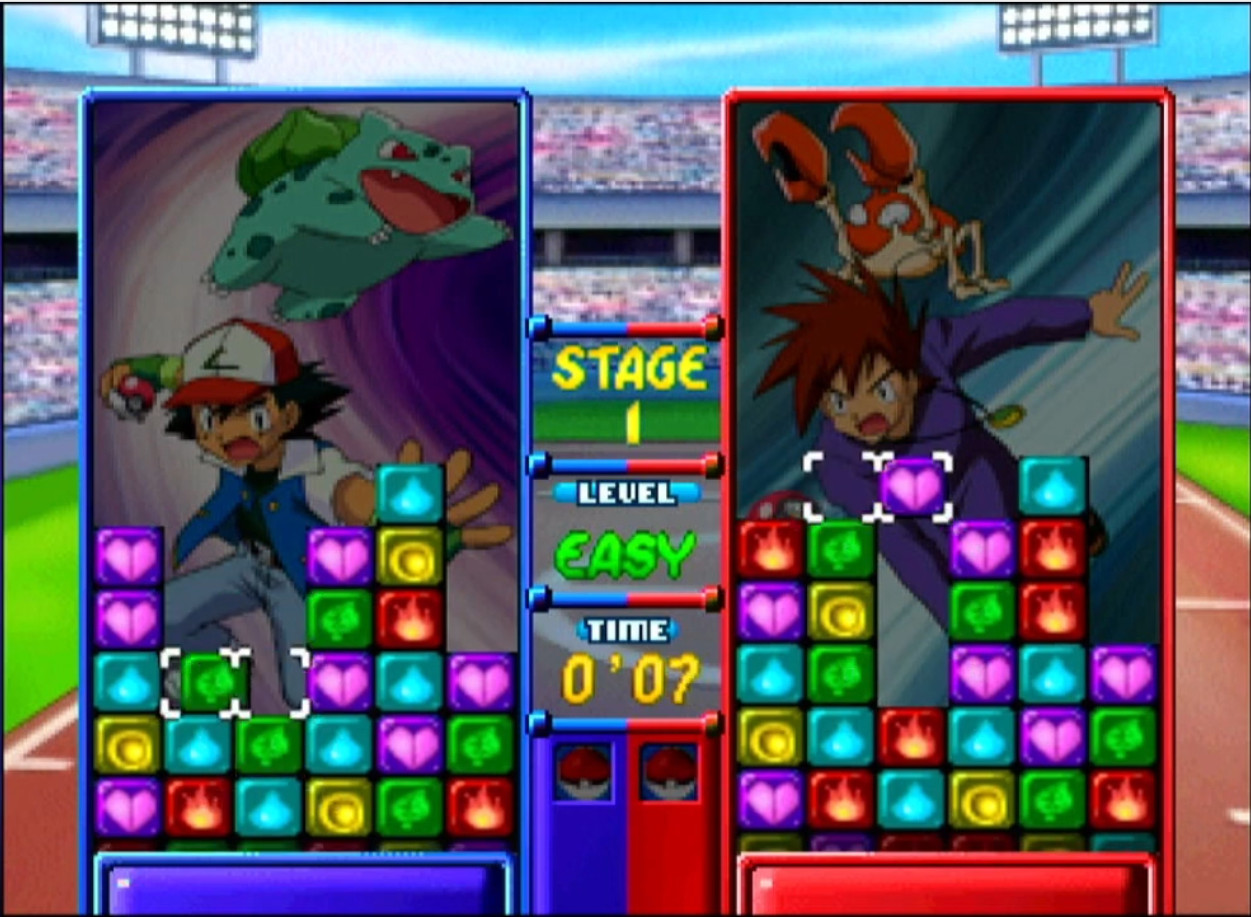Choose Ash's leaf tile stacked between two heart tiles
The height and width of the screenshot is (917, 1251).
(x=340, y=619)
